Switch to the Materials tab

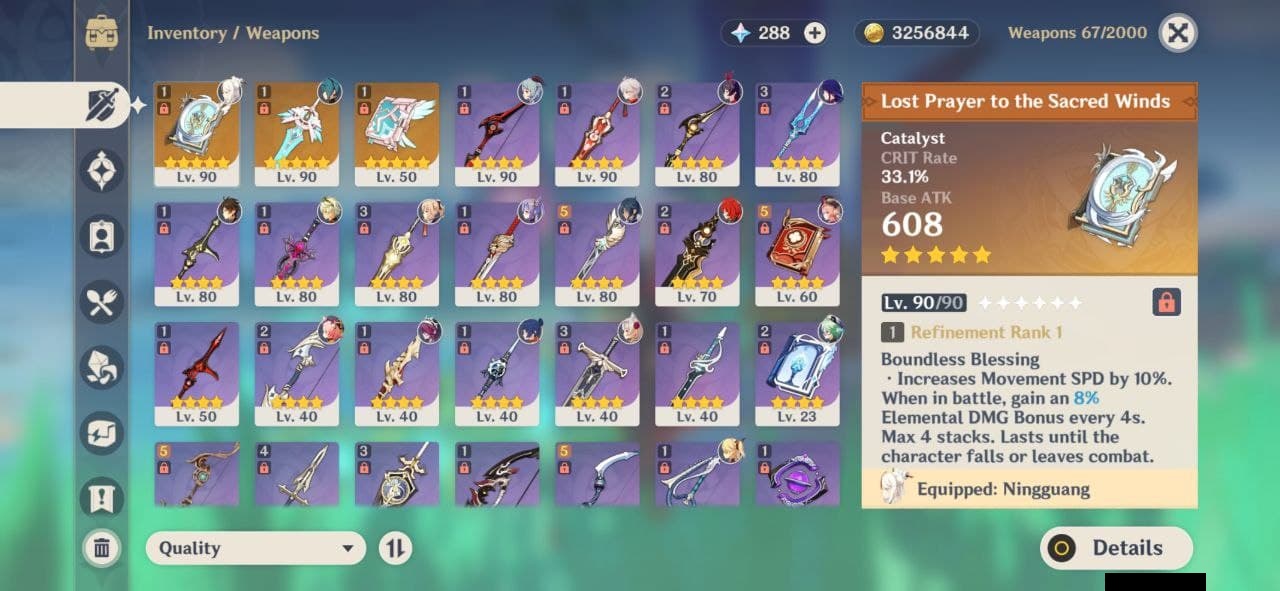[102, 367]
